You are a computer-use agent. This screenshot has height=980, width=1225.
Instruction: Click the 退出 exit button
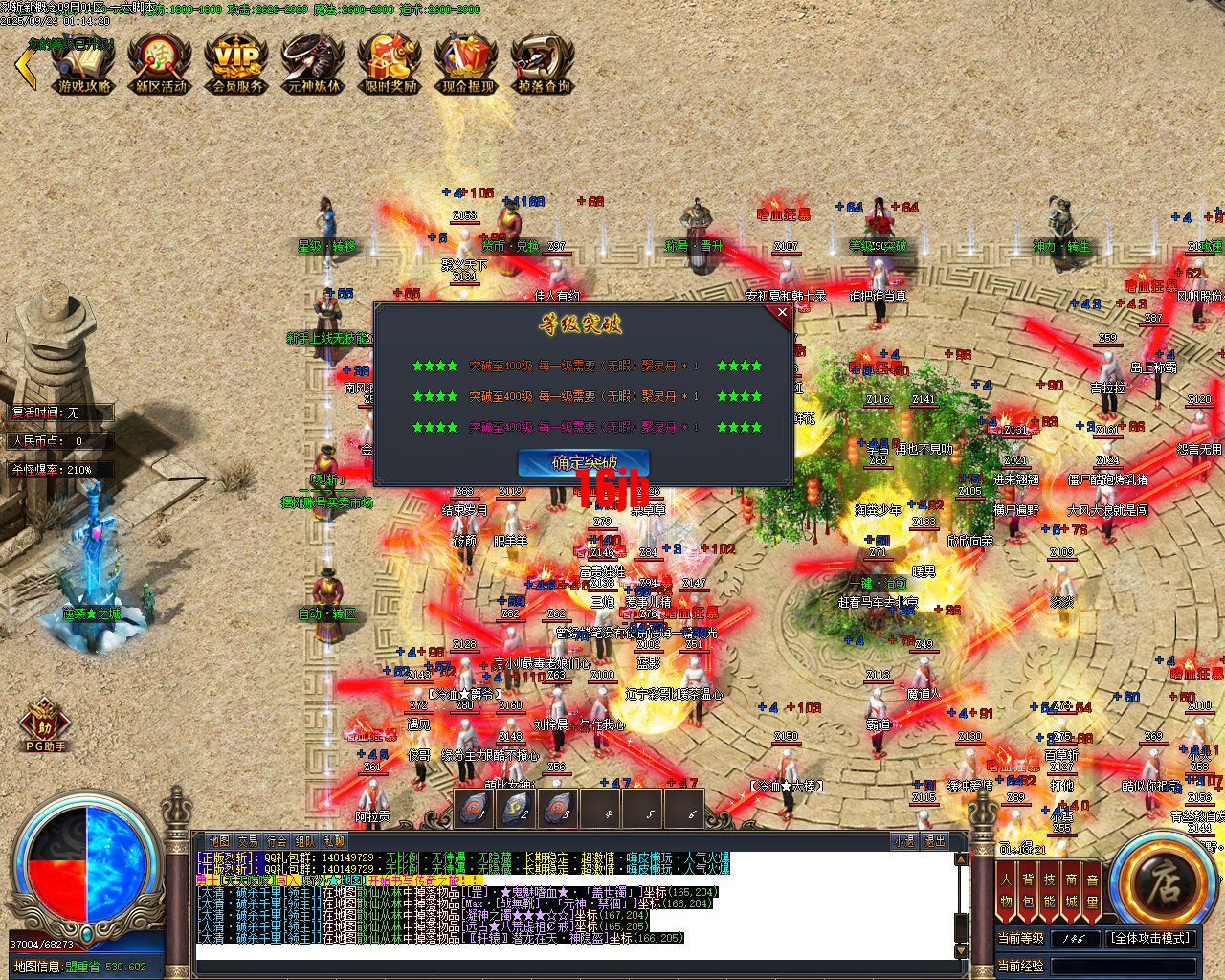tap(935, 840)
